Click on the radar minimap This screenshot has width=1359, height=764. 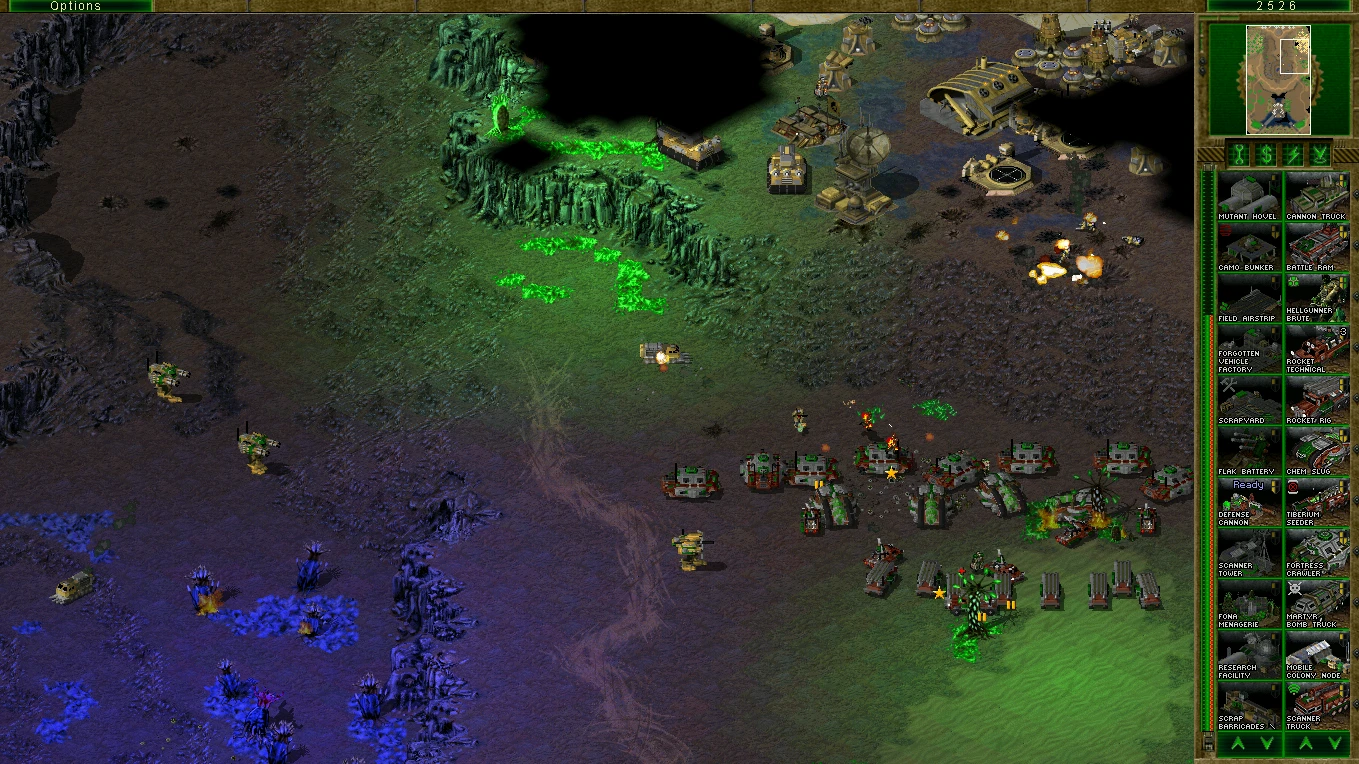click(x=1277, y=80)
